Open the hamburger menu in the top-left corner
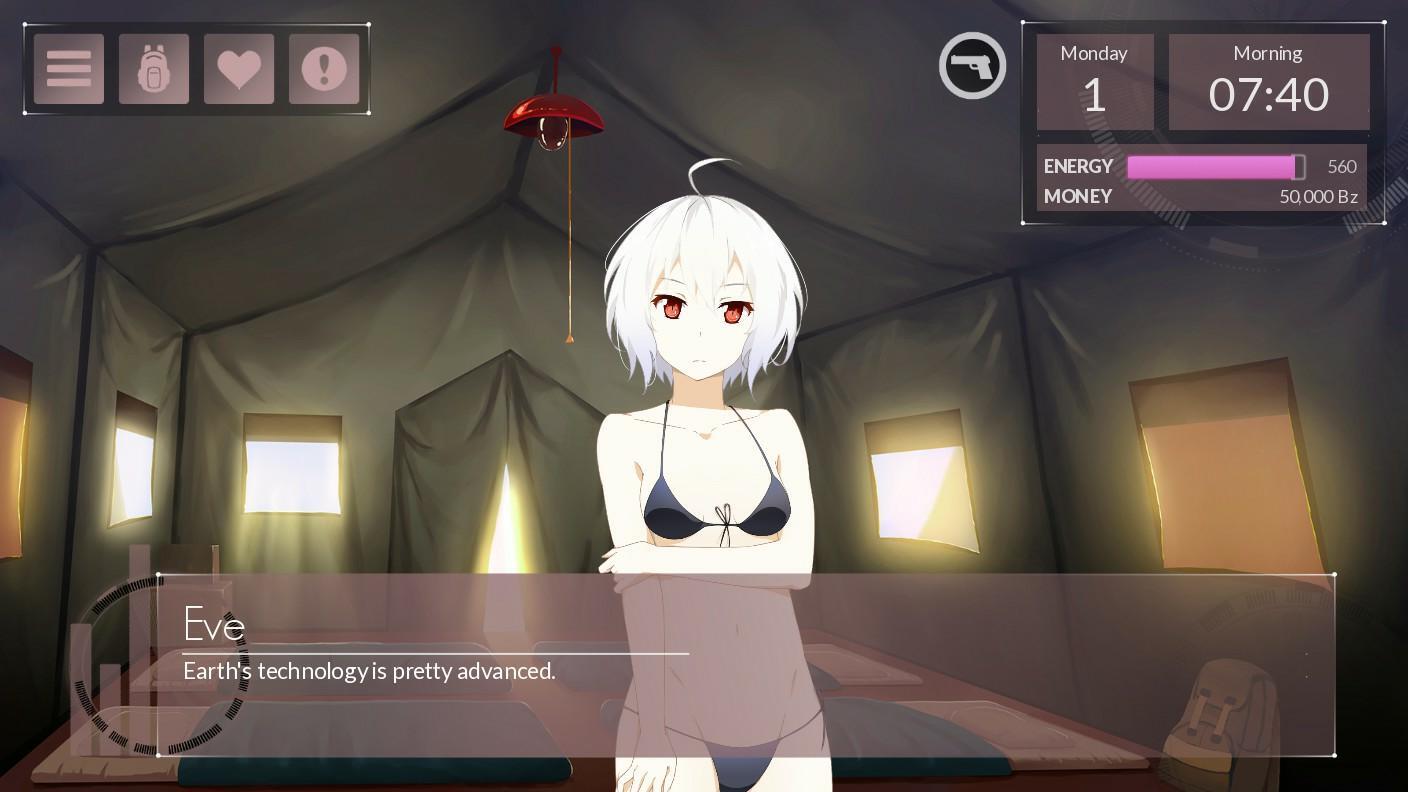1408x792 pixels. click(68, 68)
